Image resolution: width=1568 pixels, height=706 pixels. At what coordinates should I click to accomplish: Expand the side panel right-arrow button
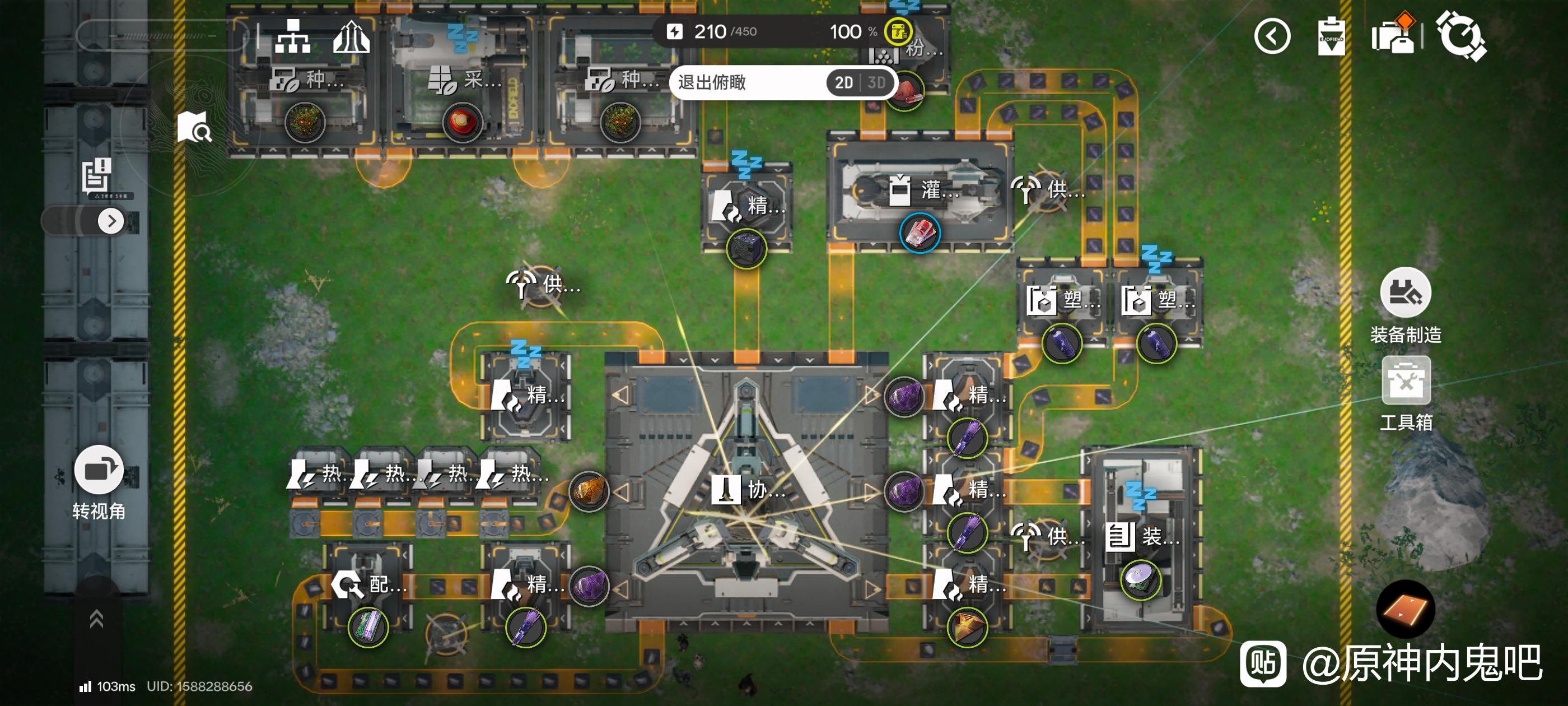111,221
